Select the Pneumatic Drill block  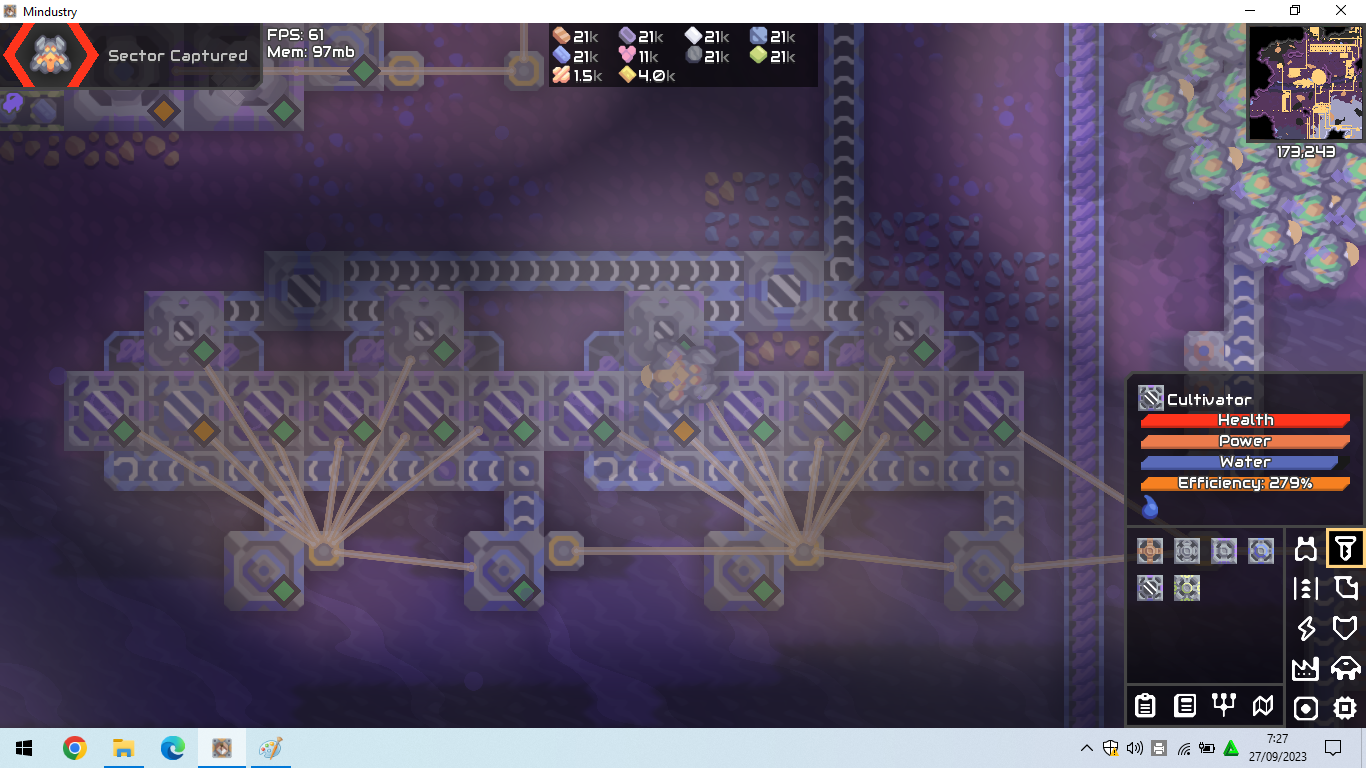1186,549
